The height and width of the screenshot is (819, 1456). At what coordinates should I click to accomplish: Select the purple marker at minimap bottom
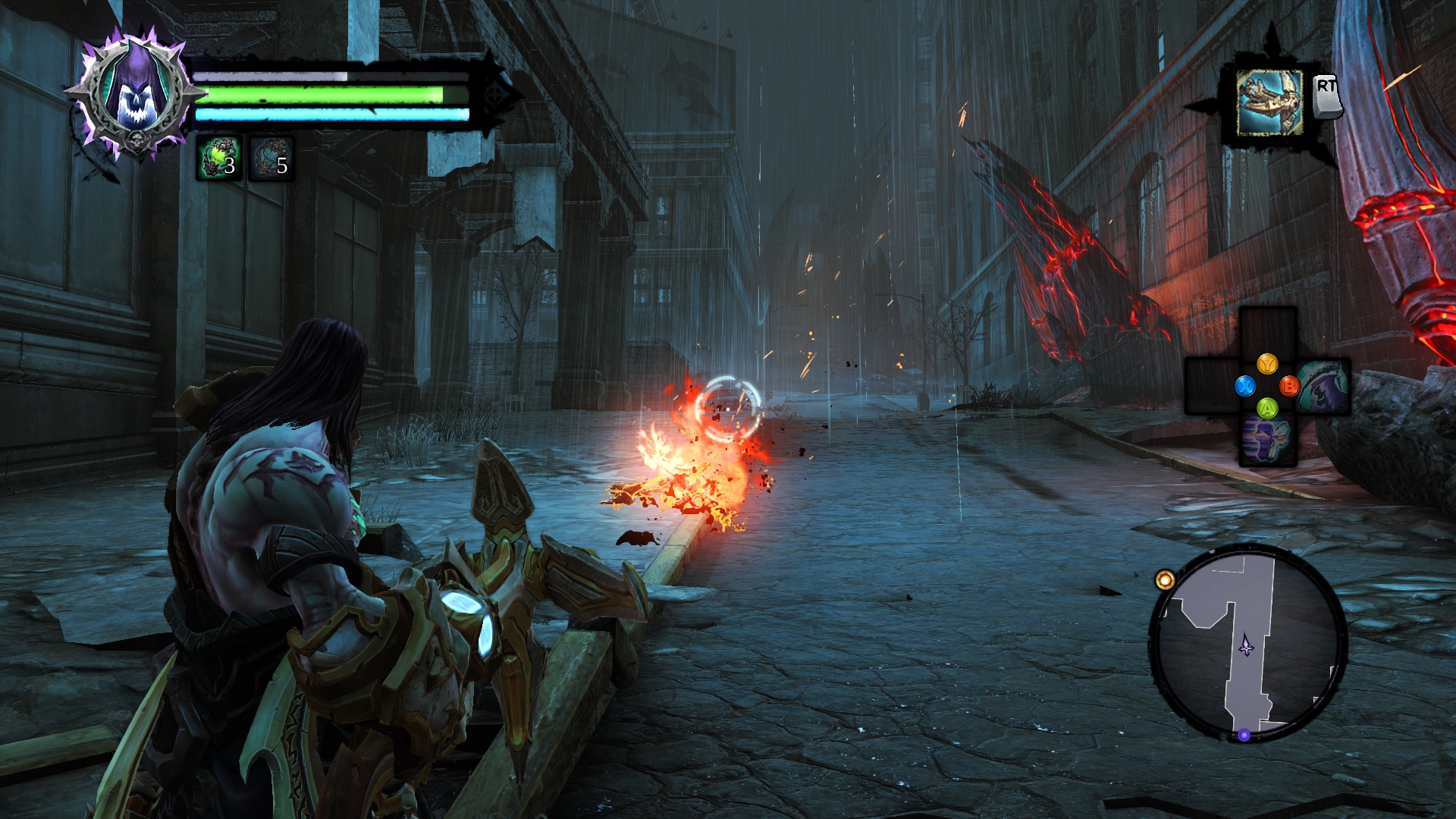(x=1244, y=735)
